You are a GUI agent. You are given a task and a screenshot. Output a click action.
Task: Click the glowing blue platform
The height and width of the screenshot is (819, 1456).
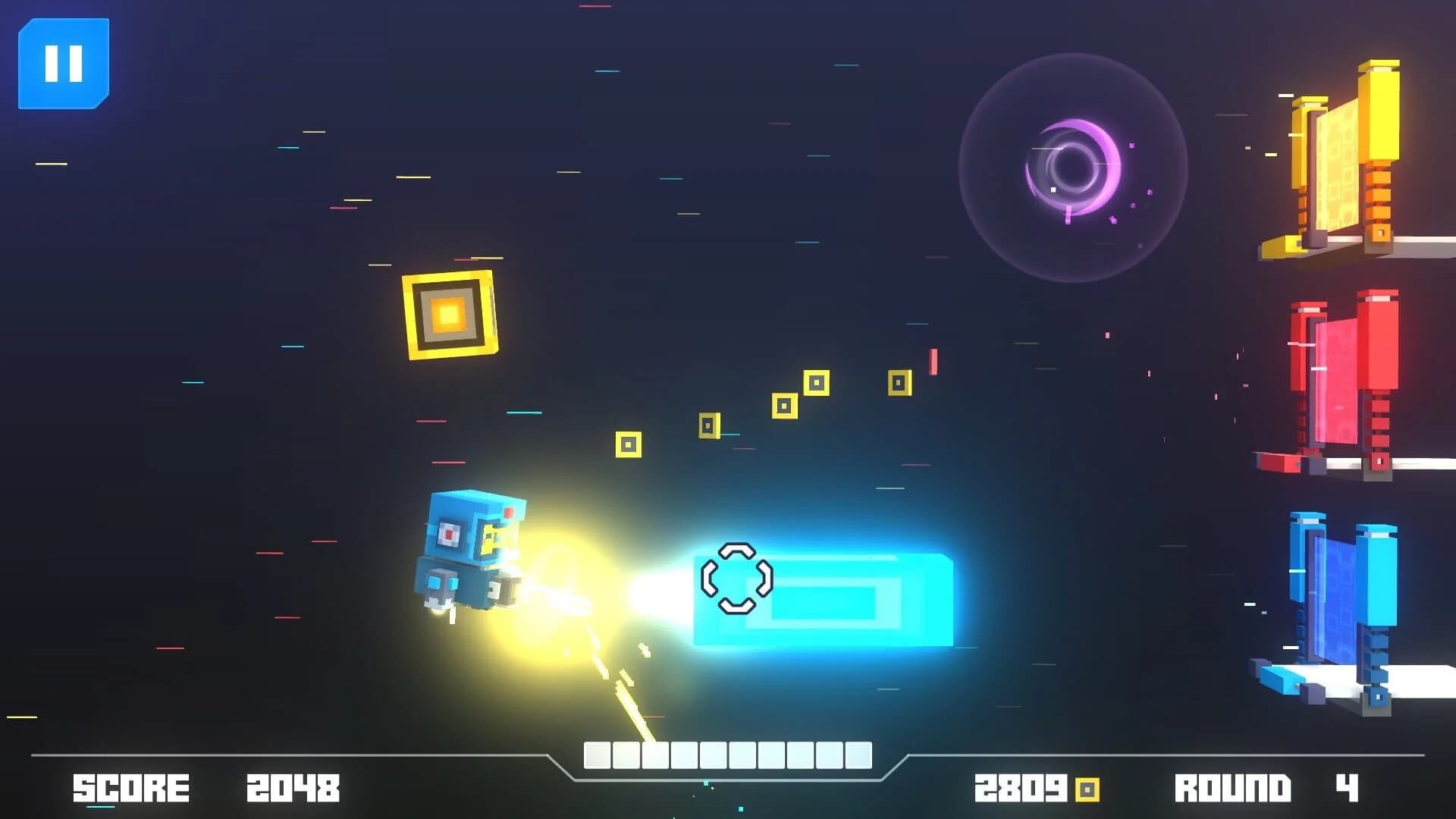click(x=834, y=599)
